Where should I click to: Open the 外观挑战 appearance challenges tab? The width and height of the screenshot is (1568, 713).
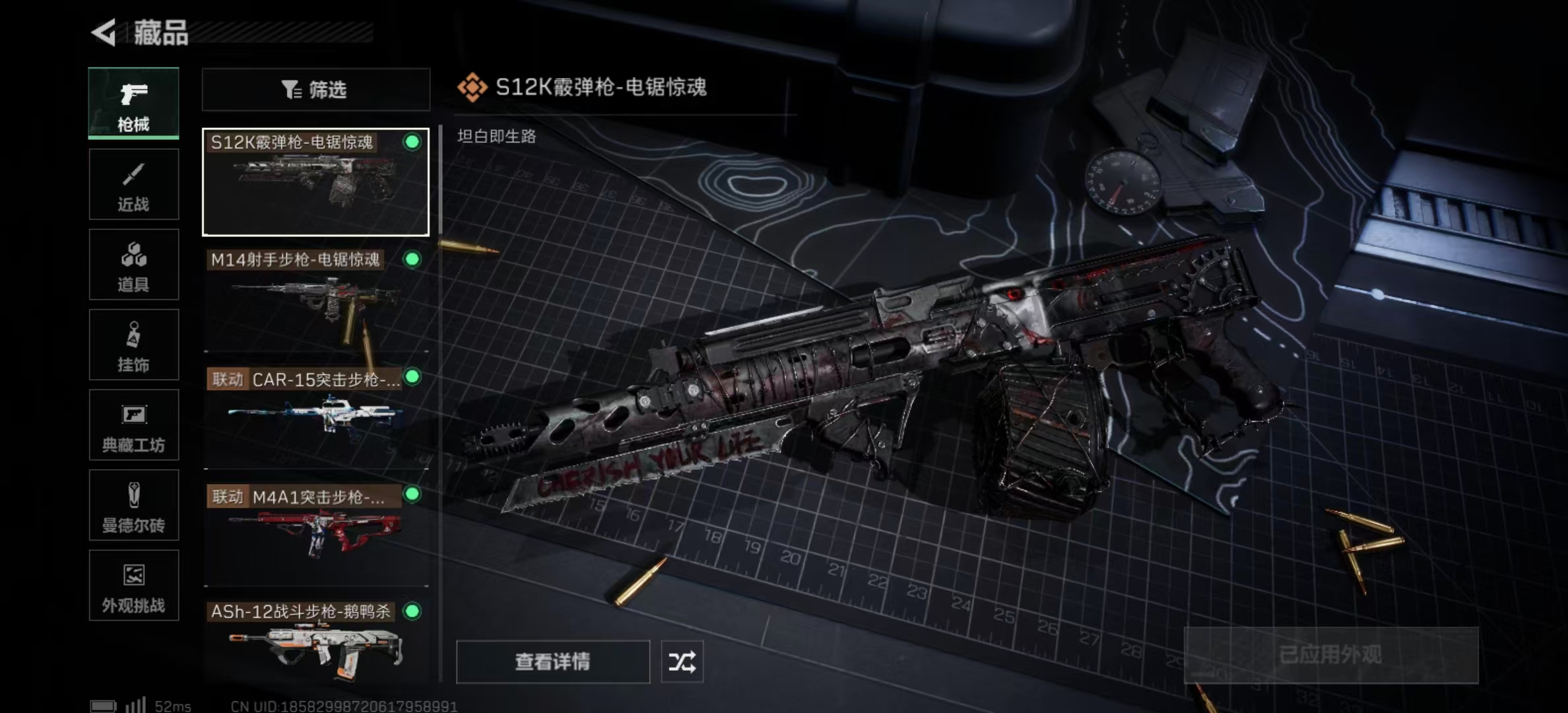133,586
